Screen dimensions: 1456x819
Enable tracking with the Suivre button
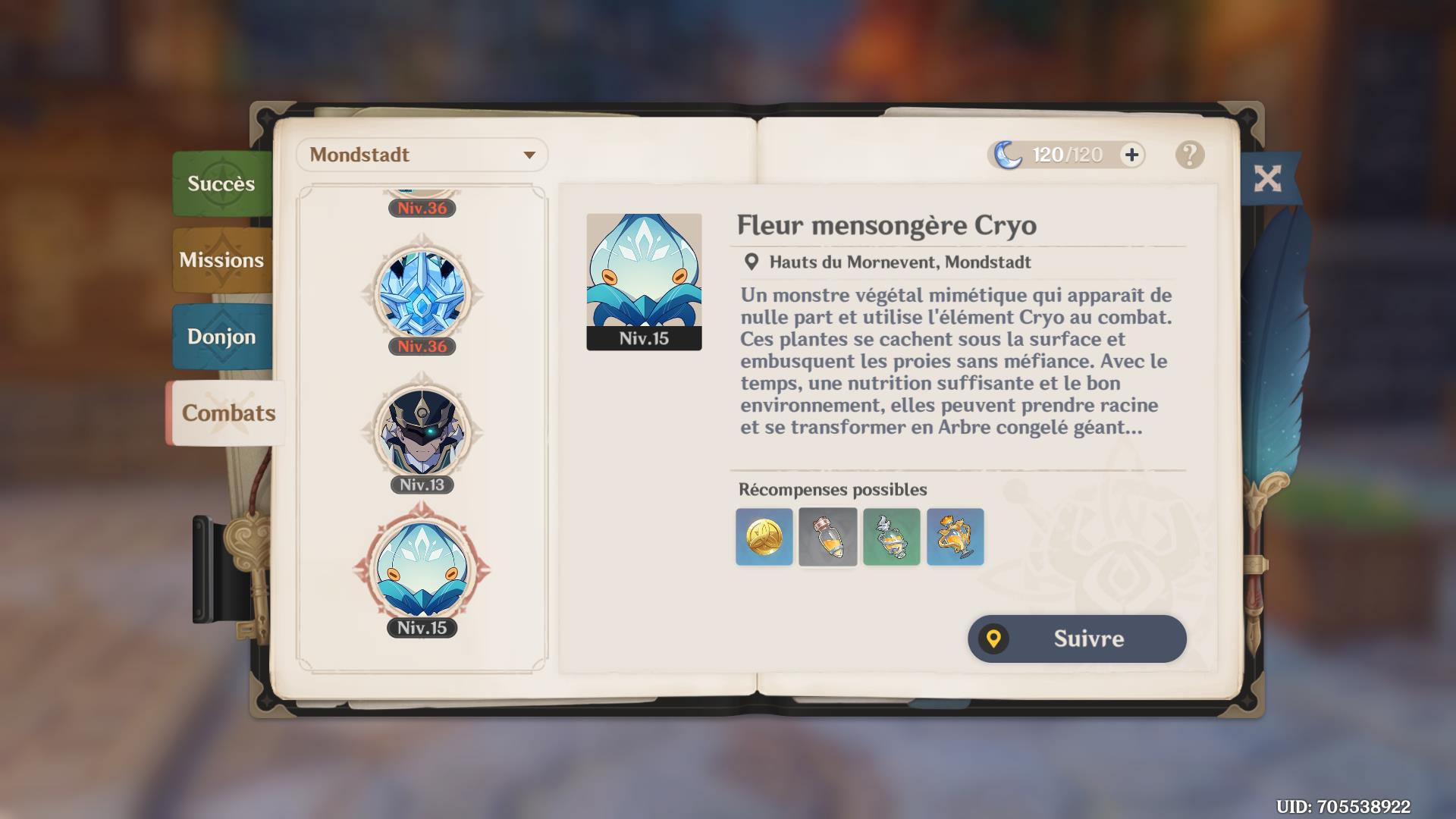(1076, 639)
